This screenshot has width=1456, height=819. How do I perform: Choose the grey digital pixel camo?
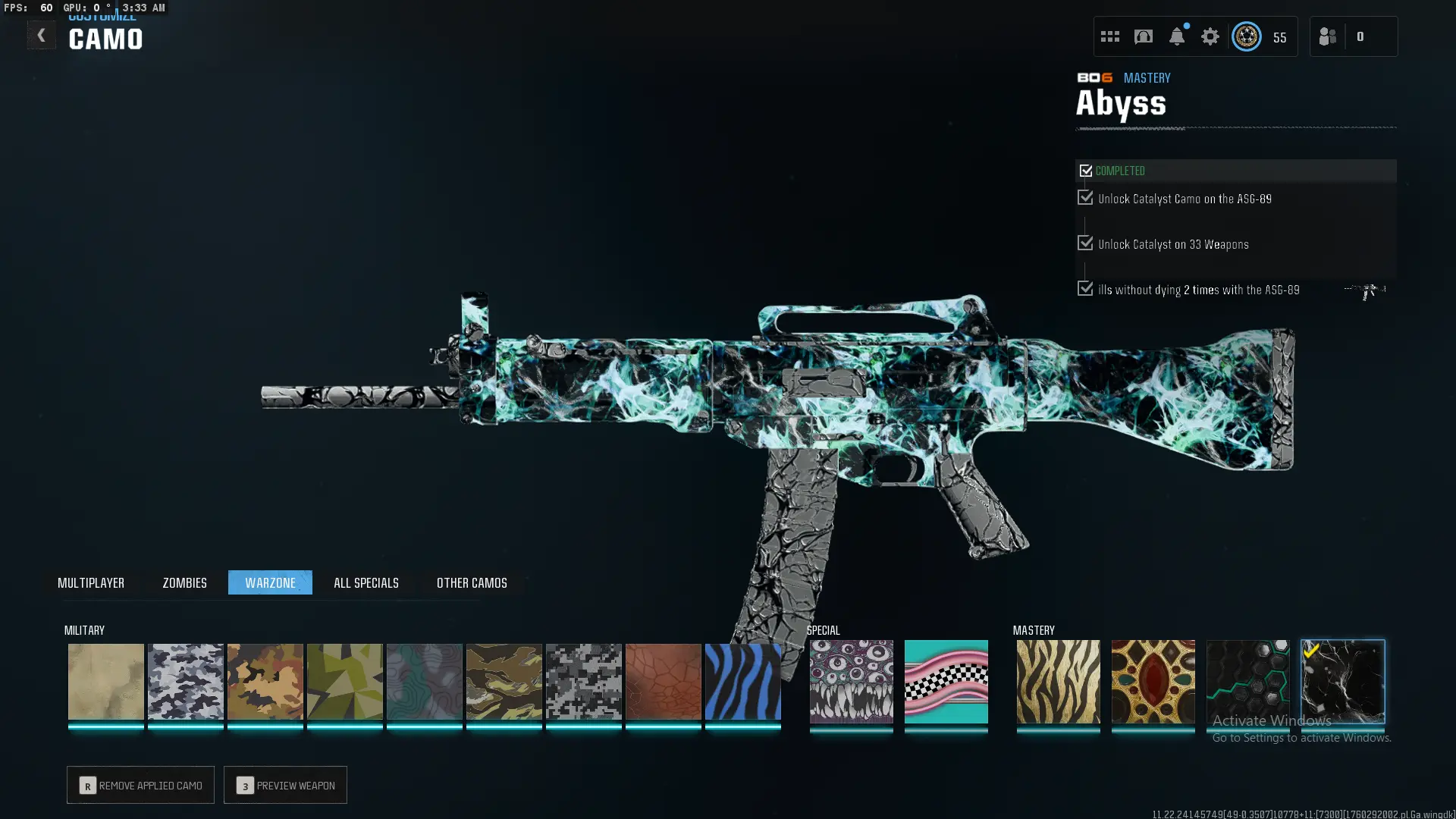[x=584, y=681]
